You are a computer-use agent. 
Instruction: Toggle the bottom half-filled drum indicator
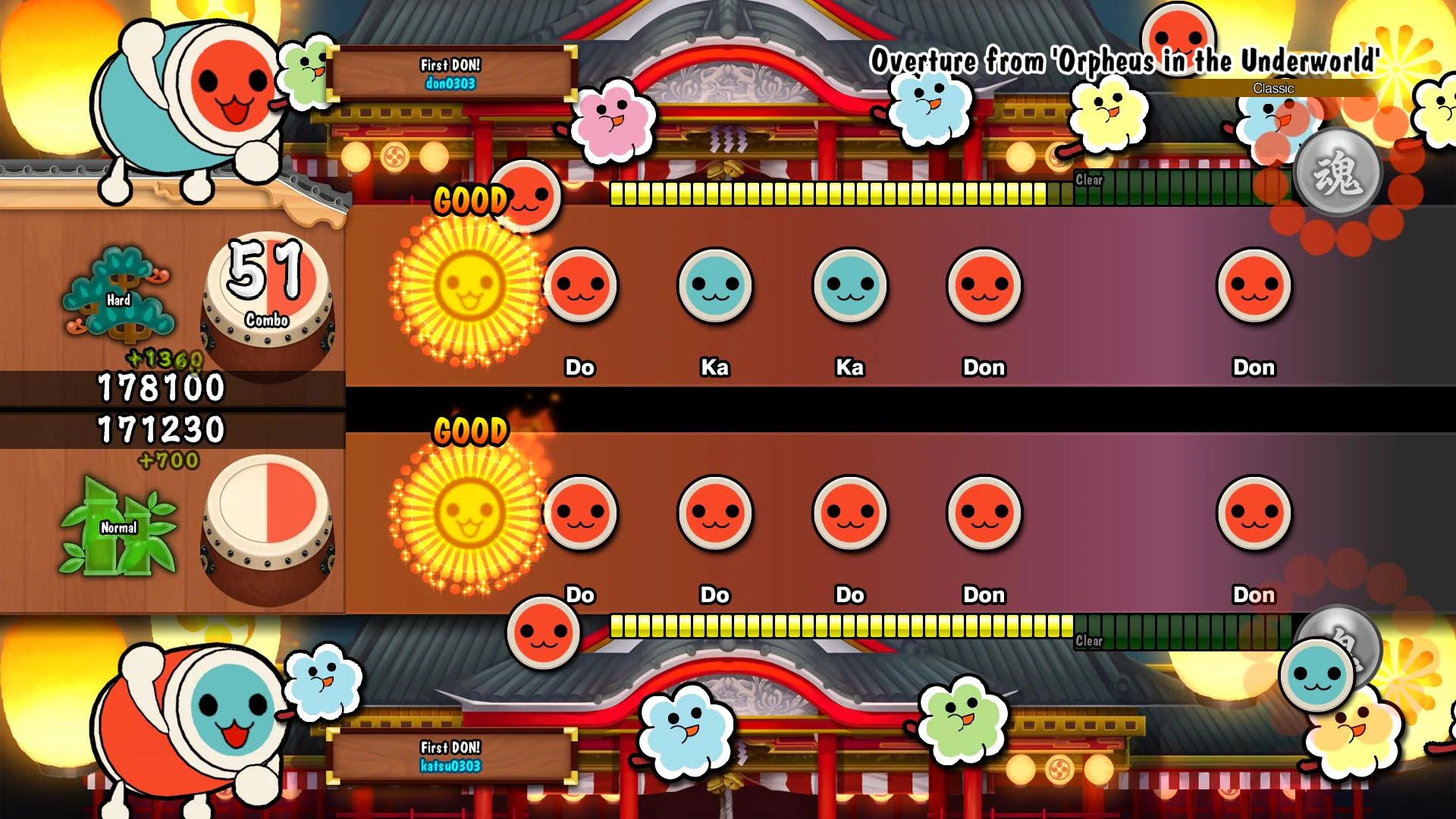pyautogui.click(x=267, y=523)
